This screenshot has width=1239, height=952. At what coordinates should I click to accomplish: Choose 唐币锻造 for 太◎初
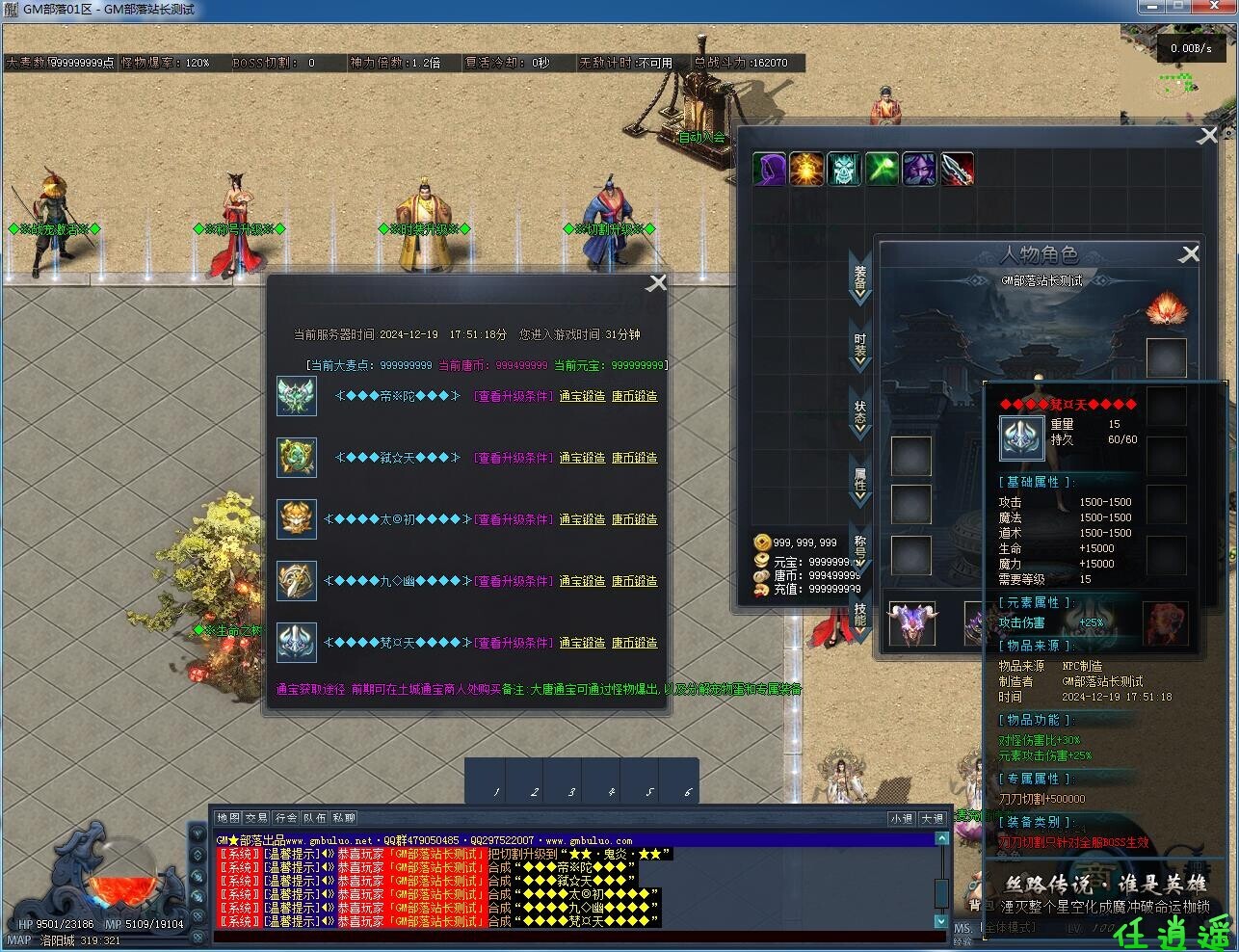tap(634, 519)
